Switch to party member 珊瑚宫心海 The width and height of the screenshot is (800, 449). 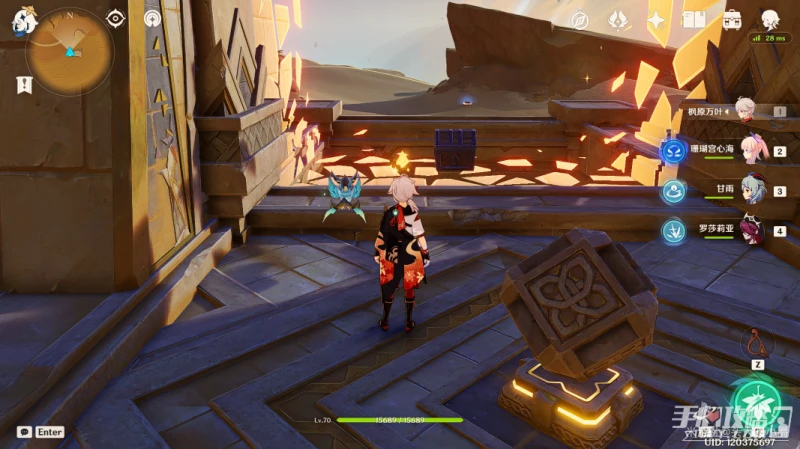pos(750,151)
